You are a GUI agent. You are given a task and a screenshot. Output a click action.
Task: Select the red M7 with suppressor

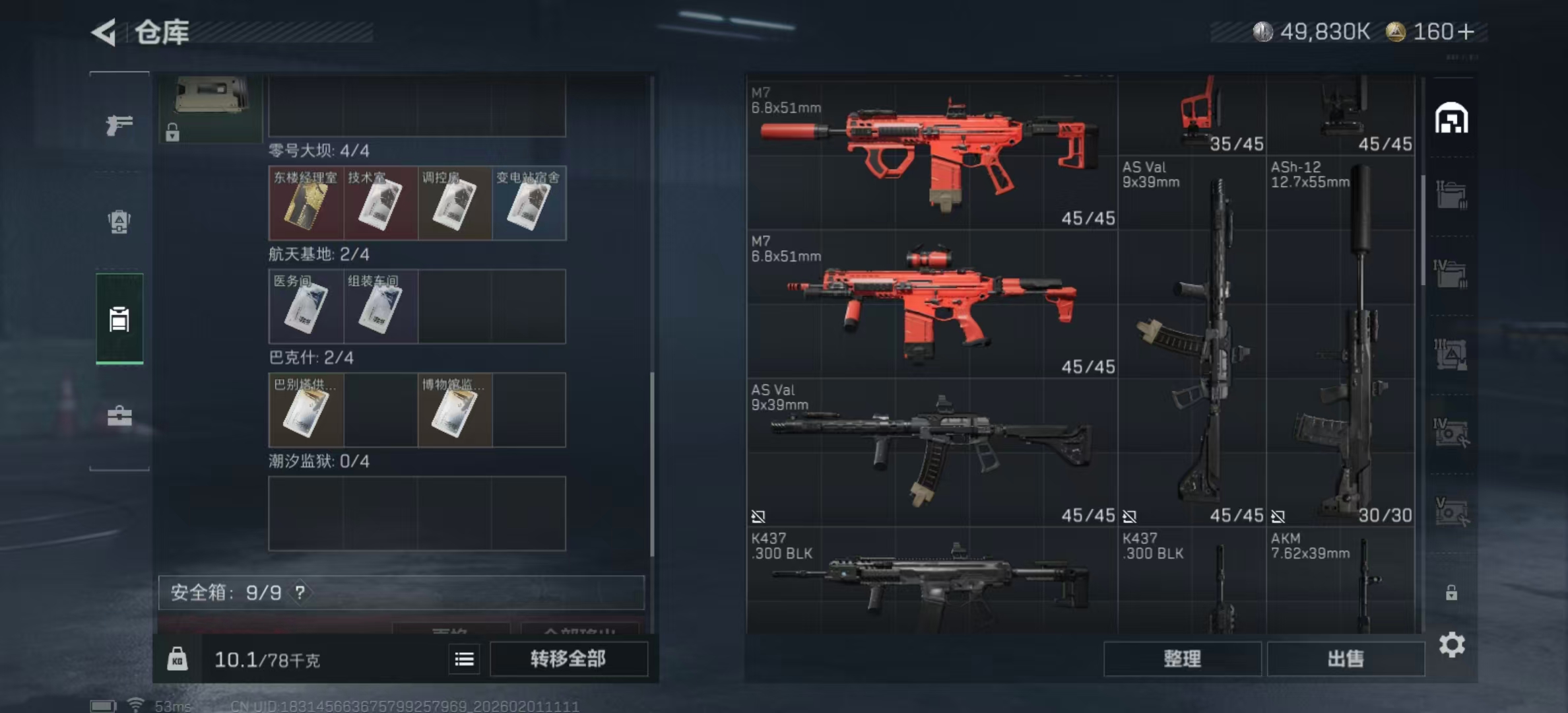click(931, 156)
